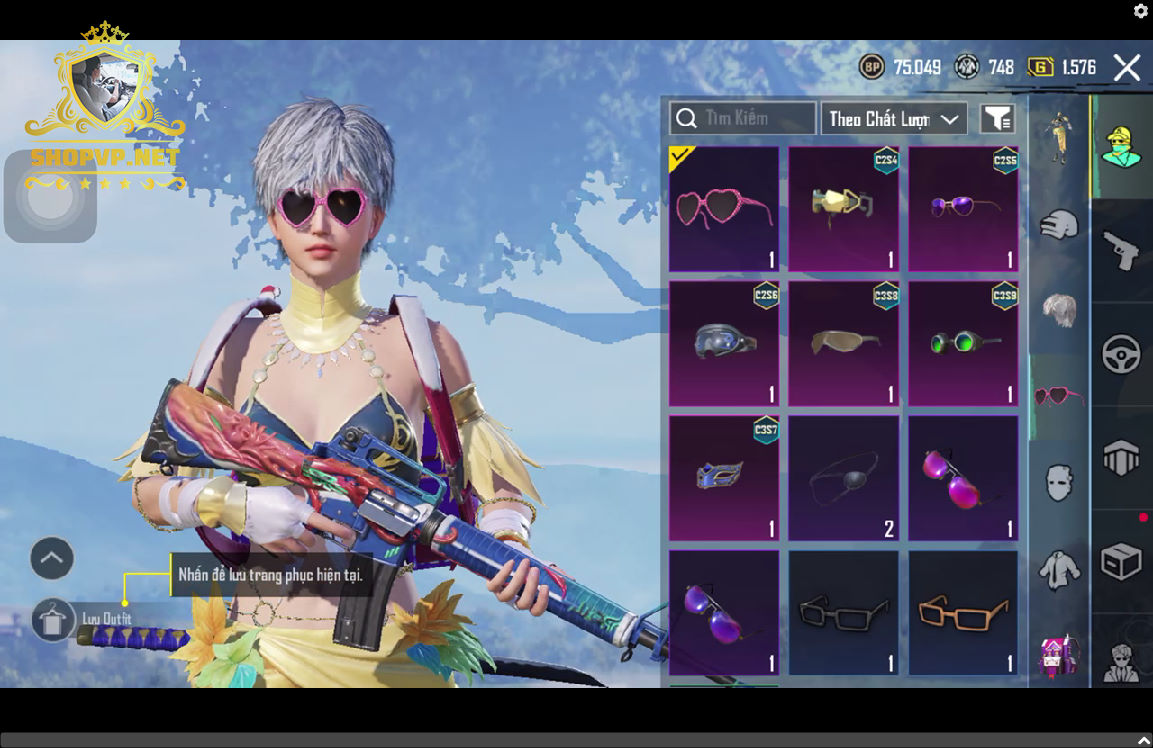
Task: Open the steering wheel vehicles tab
Action: [1121, 354]
